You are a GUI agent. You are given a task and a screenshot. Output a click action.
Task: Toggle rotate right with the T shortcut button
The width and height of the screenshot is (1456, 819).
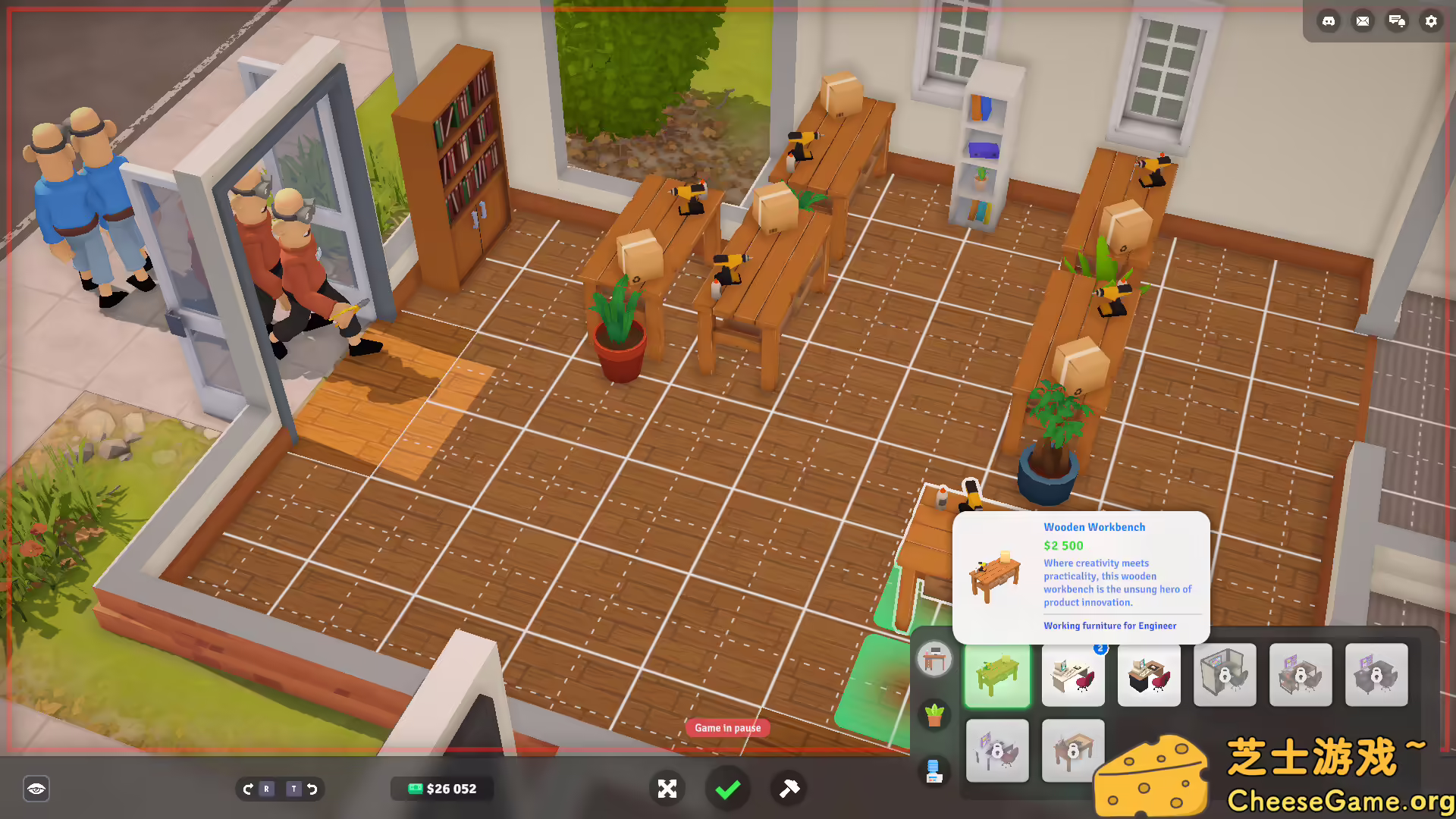coord(293,789)
